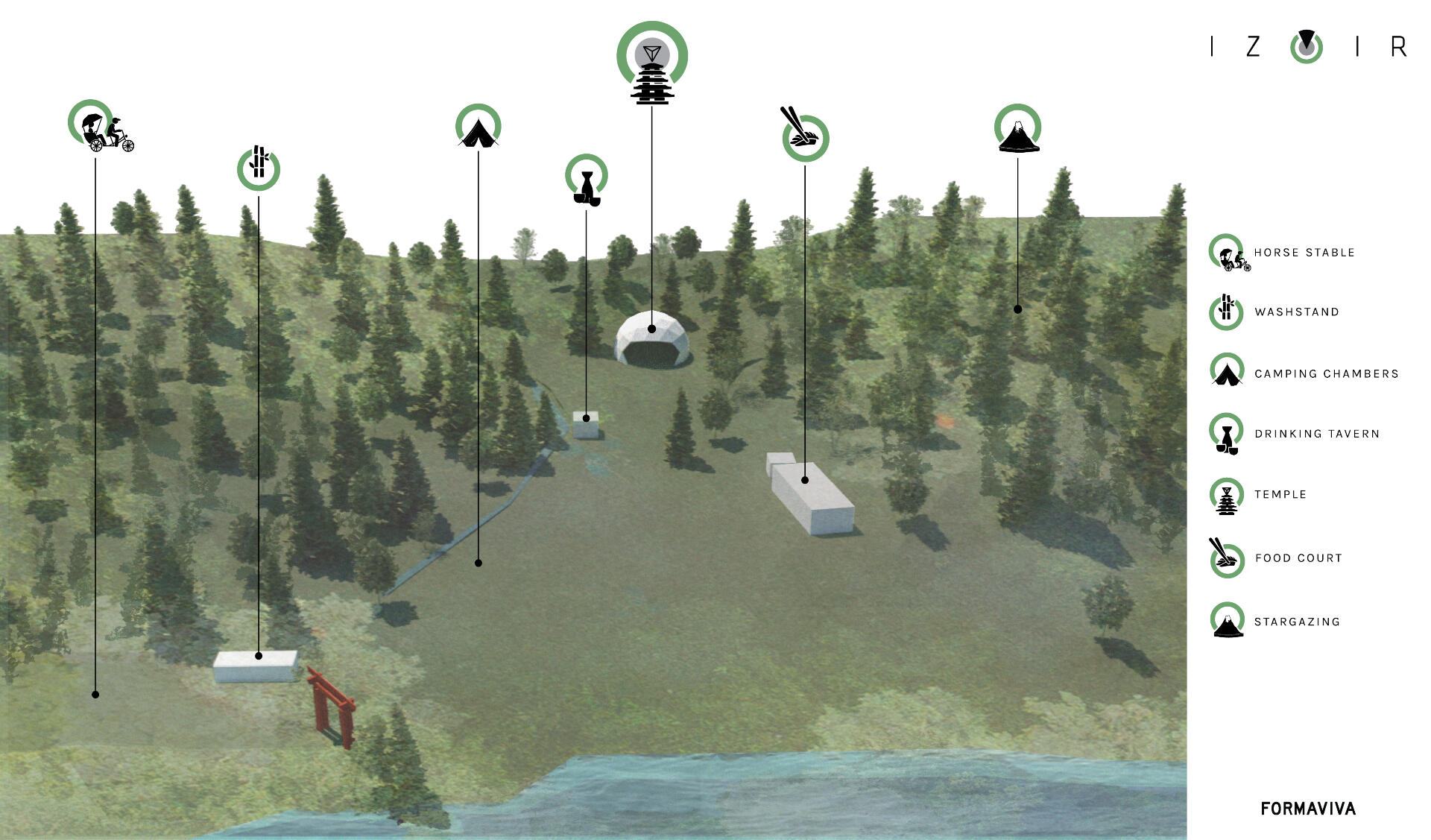The height and width of the screenshot is (840, 1431).
Task: Open the bamboo washstand map marker
Action: 259,168
